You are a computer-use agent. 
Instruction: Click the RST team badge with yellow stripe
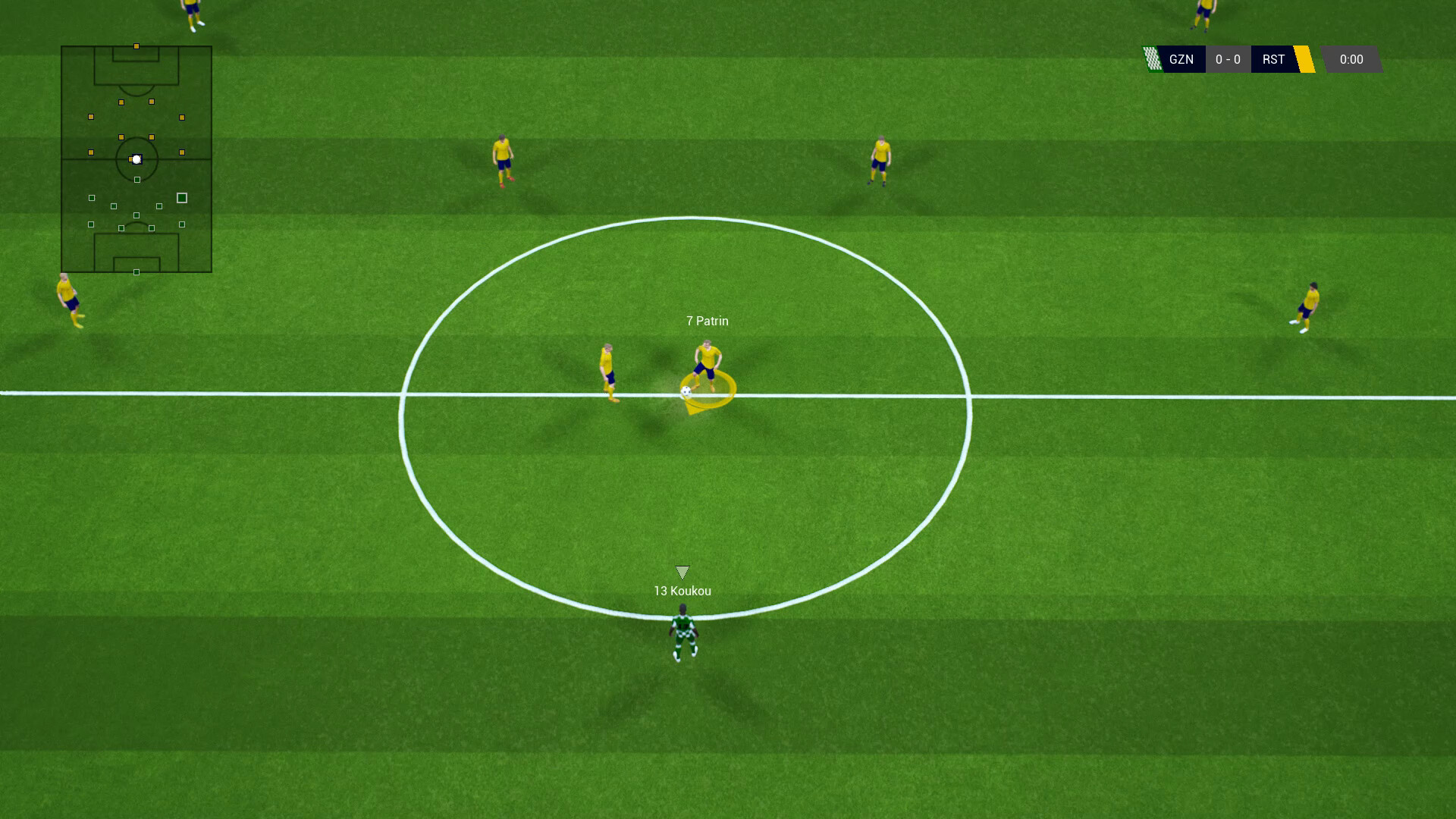[1306, 59]
